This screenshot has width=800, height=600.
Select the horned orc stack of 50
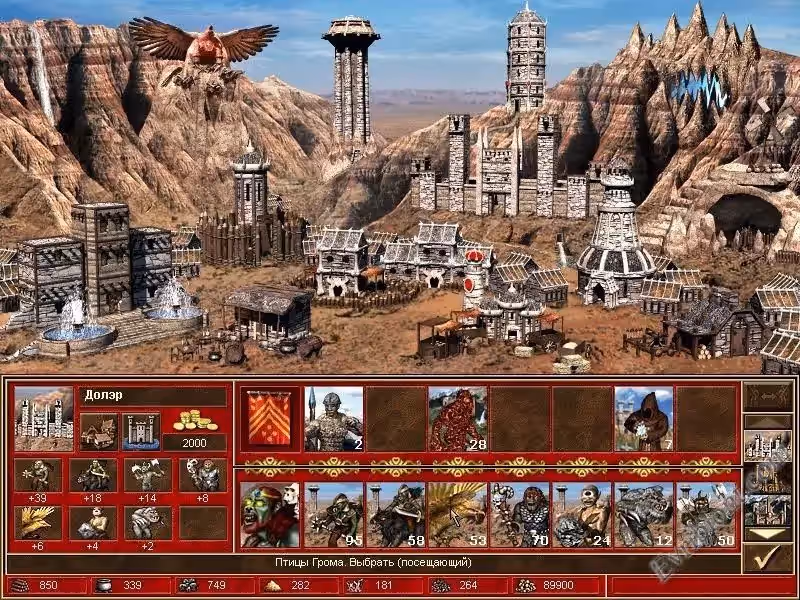click(x=705, y=514)
